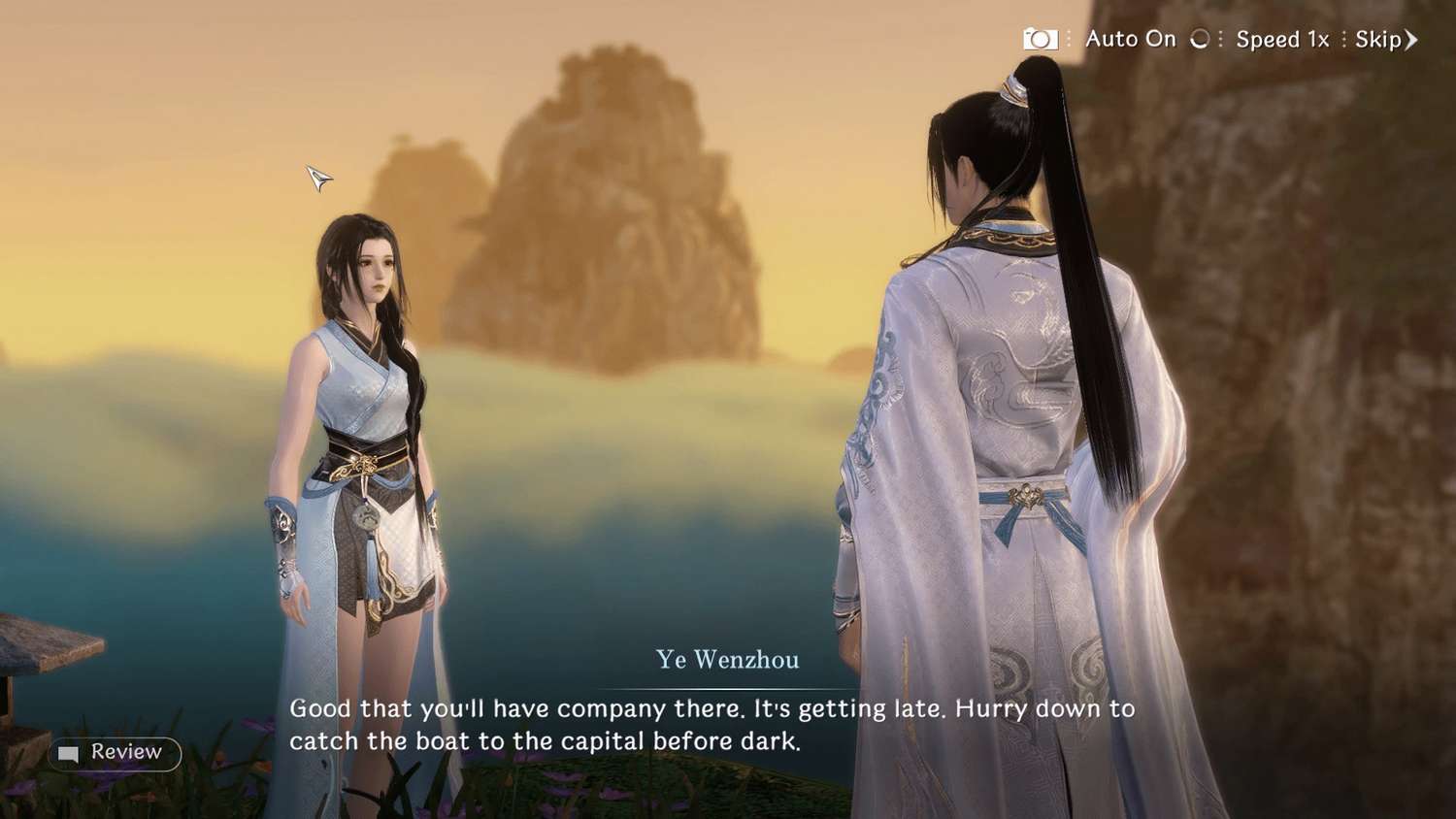Image resolution: width=1456 pixels, height=819 pixels.
Task: Open the camera screenshot mode
Action: tap(1040, 40)
